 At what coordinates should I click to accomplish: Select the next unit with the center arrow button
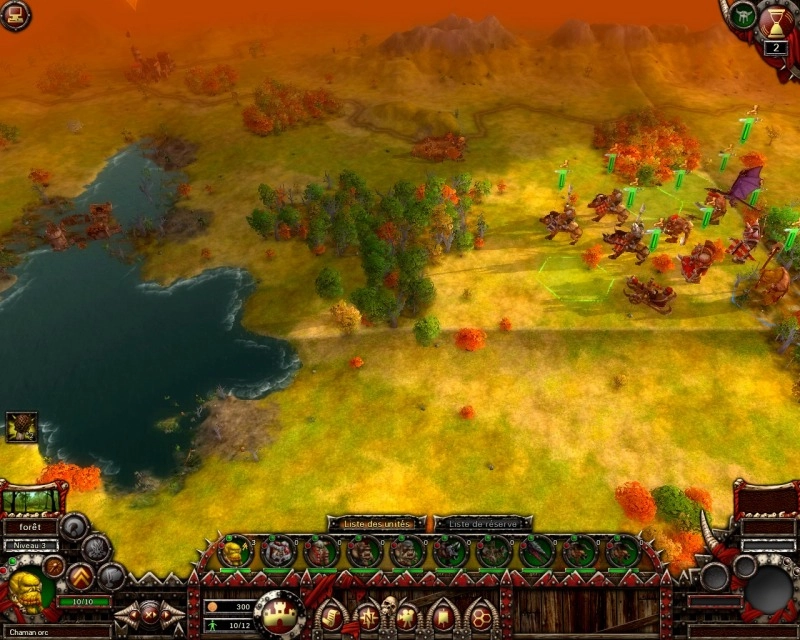[151, 613]
